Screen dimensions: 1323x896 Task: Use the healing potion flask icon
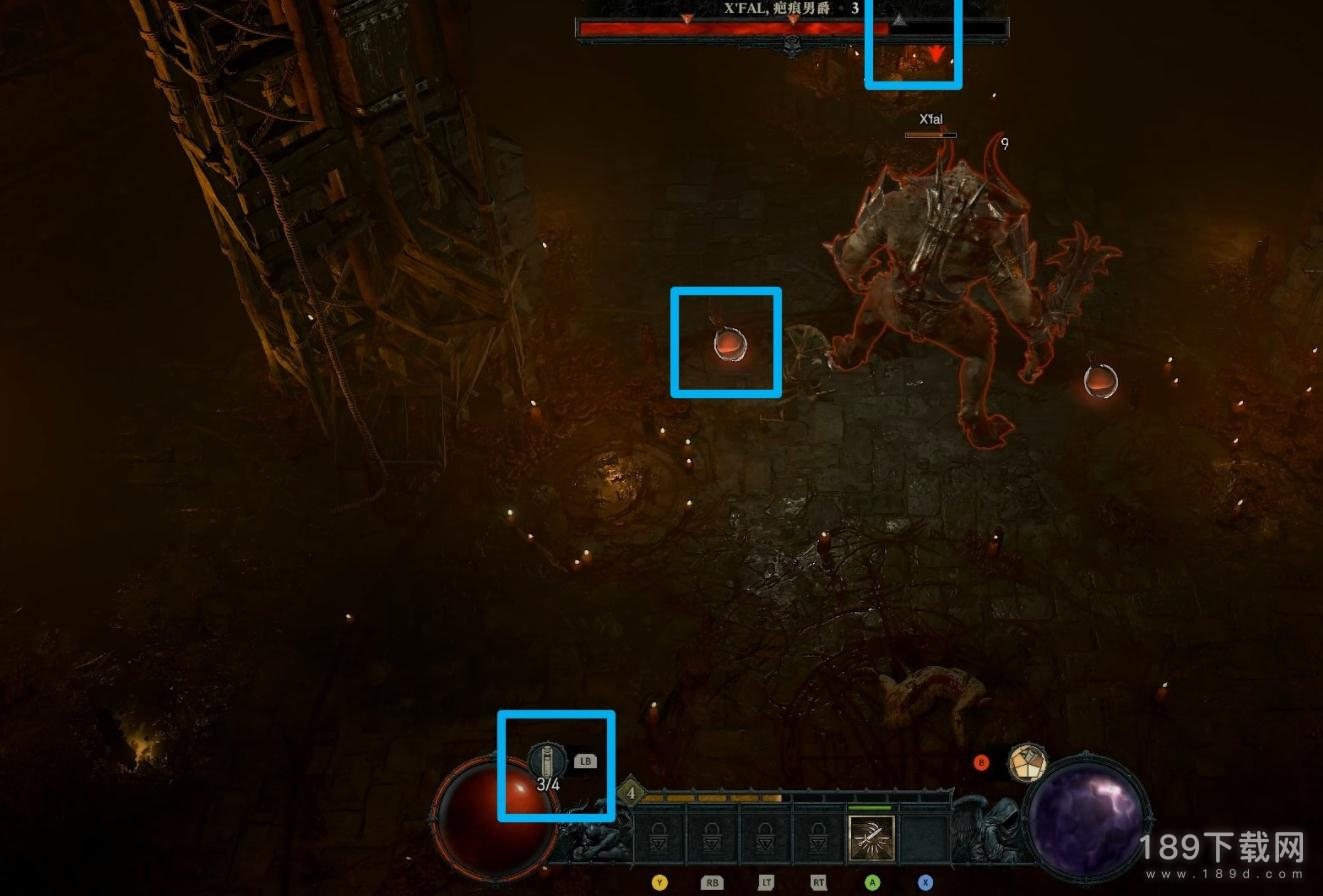(x=547, y=760)
